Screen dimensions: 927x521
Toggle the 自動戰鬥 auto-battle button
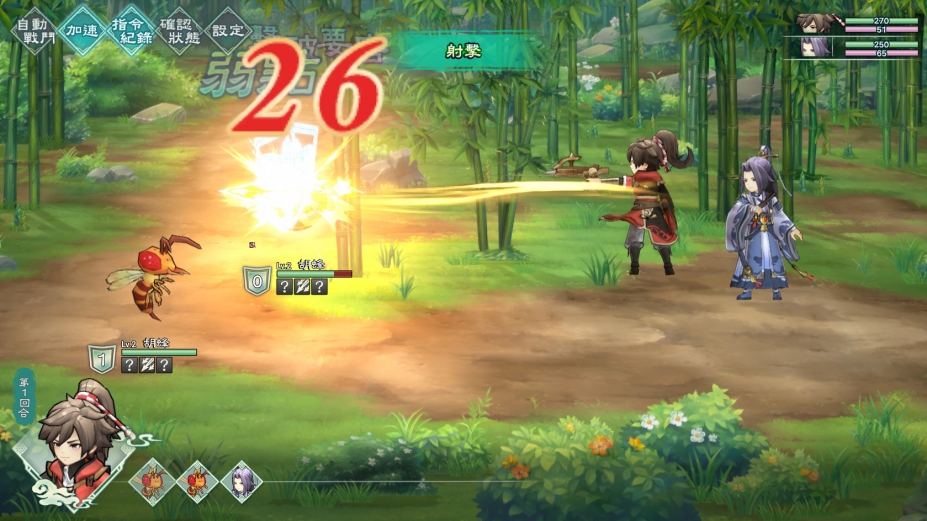pyautogui.click(x=33, y=30)
